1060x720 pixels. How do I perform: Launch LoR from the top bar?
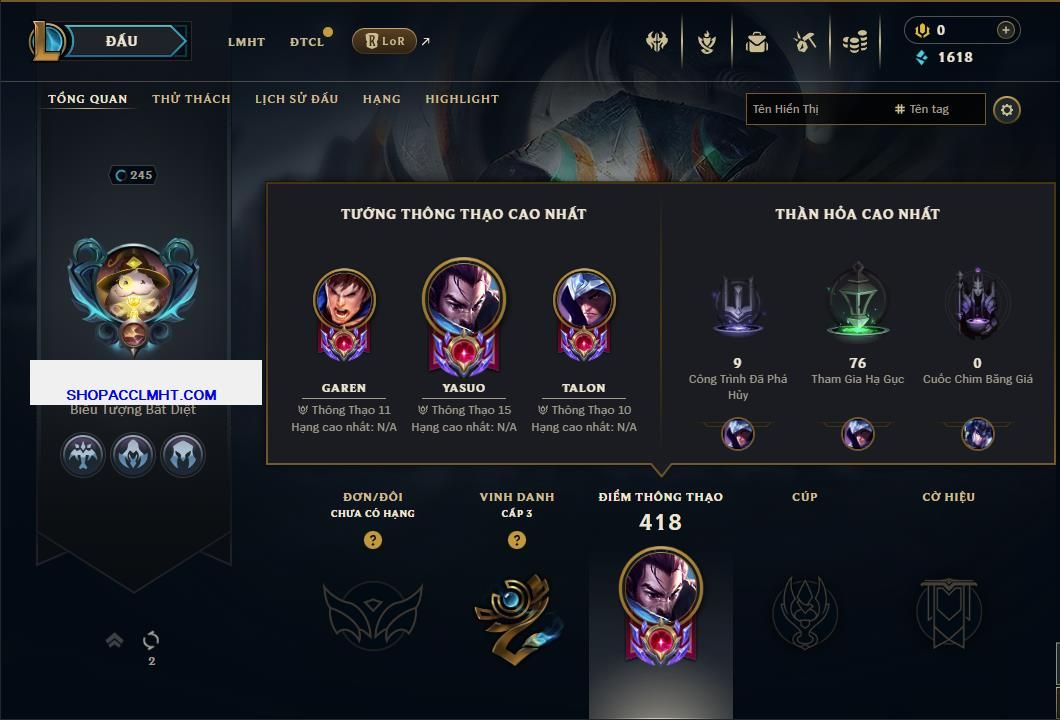click(x=384, y=41)
